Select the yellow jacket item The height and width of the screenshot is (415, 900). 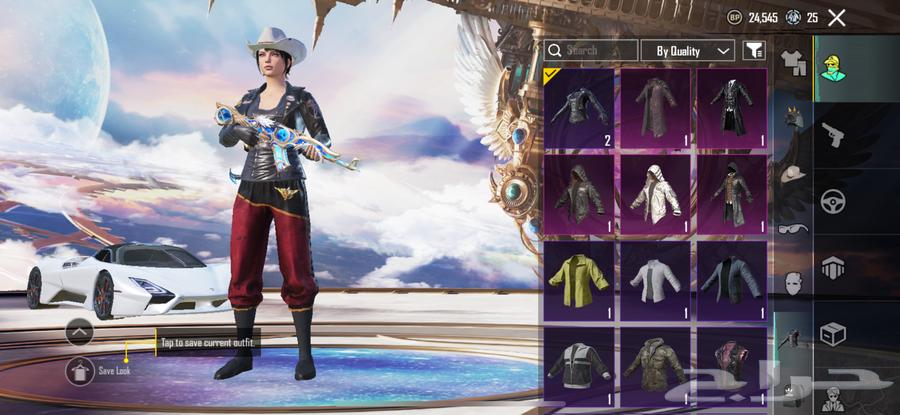tap(580, 280)
